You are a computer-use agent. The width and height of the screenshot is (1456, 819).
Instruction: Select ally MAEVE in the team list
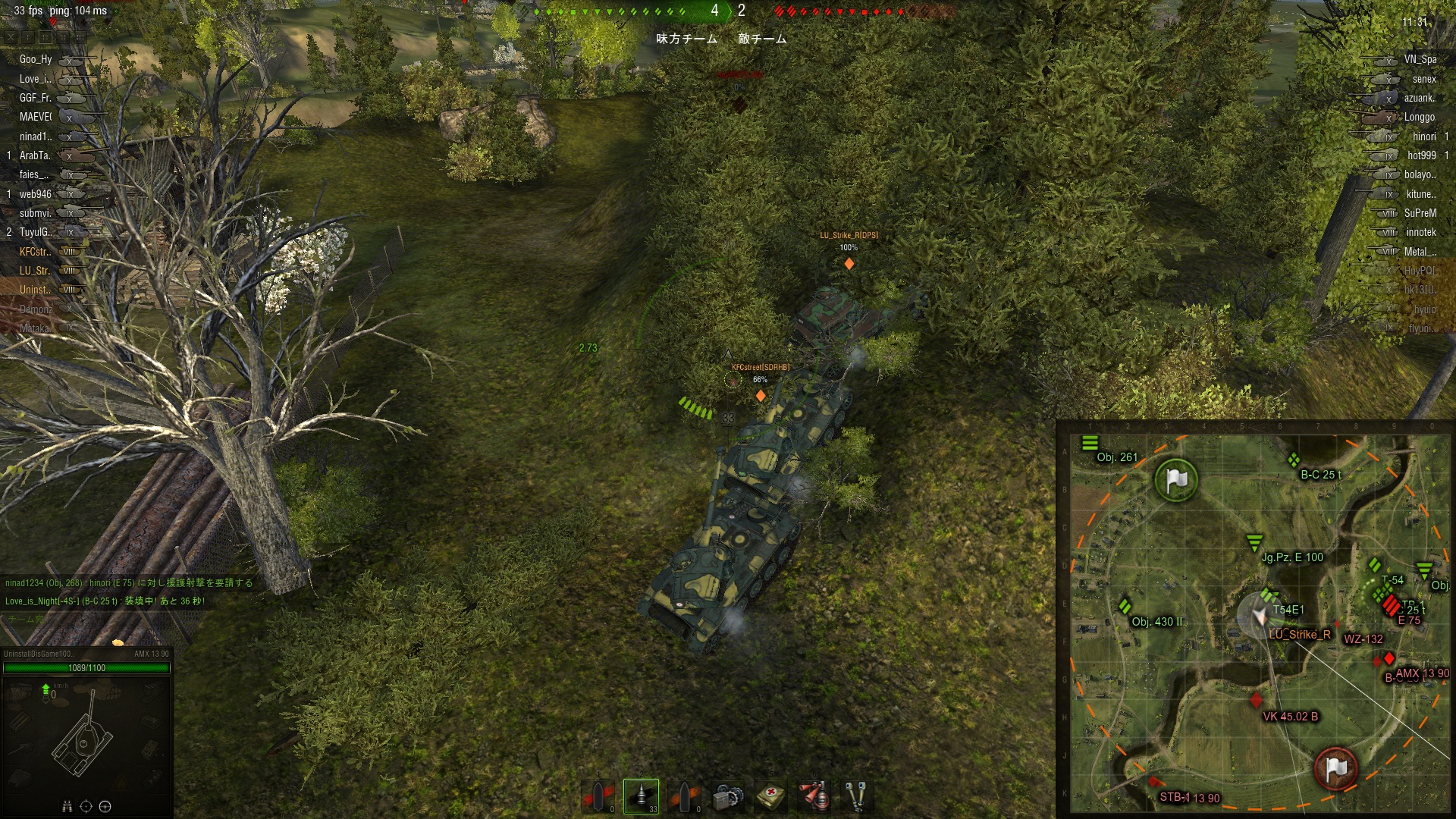point(36,117)
